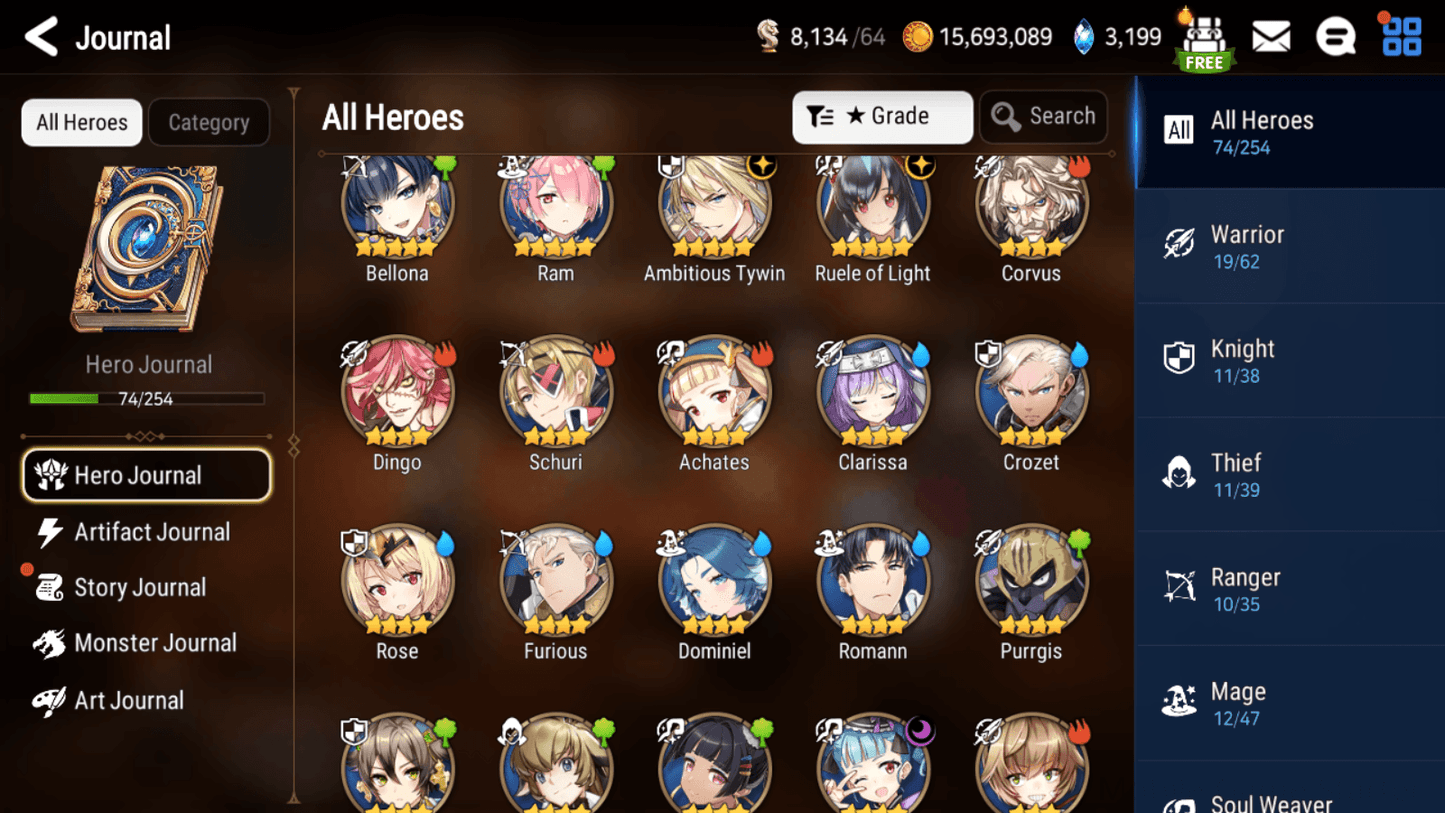Screen dimensions: 1445x813
Task: Open the mail inbox envelope icon
Action: coord(1271,36)
